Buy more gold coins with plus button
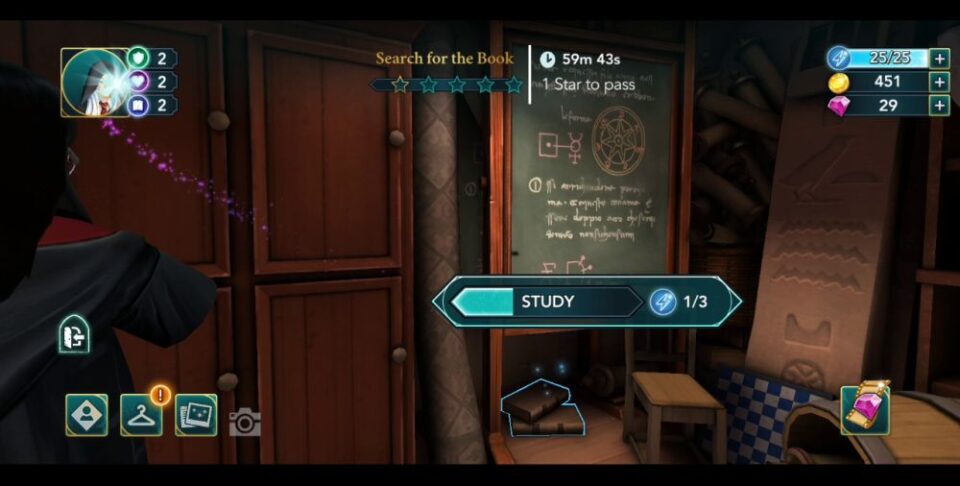The width and height of the screenshot is (960, 486). [x=939, y=82]
